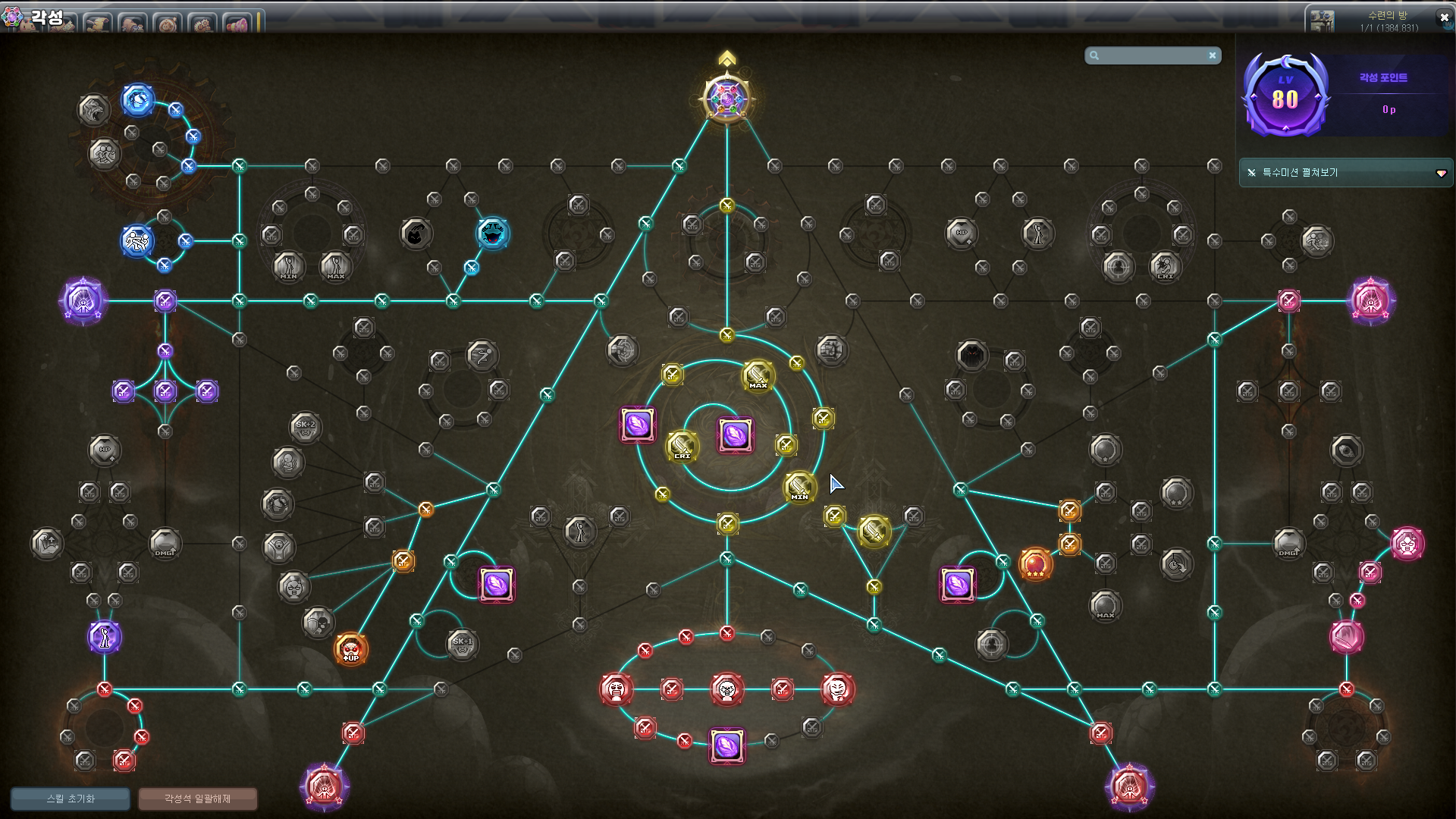The width and height of the screenshot is (1456, 819).
Task: Select the blue dragon skill node
Action: (x=138, y=100)
